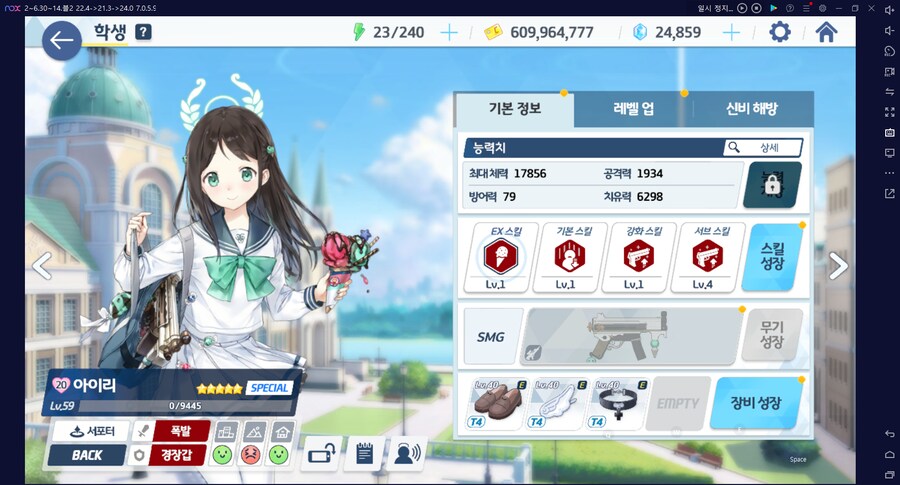View the next student with right arrow
900x485 pixels.
click(x=838, y=265)
